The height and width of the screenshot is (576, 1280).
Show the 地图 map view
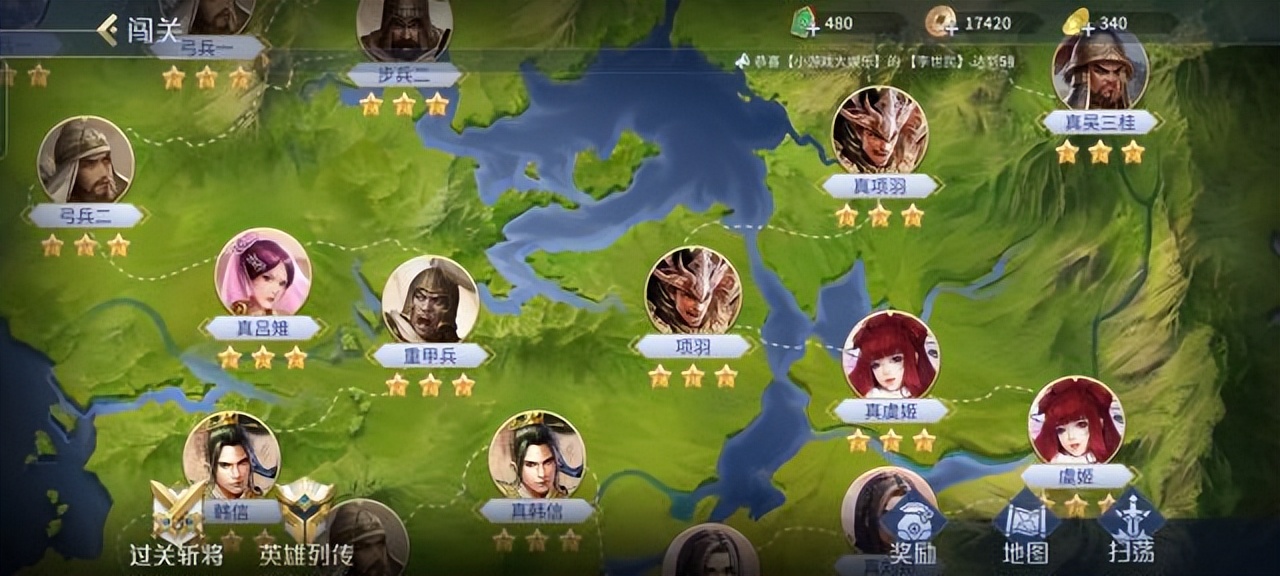click(1025, 528)
